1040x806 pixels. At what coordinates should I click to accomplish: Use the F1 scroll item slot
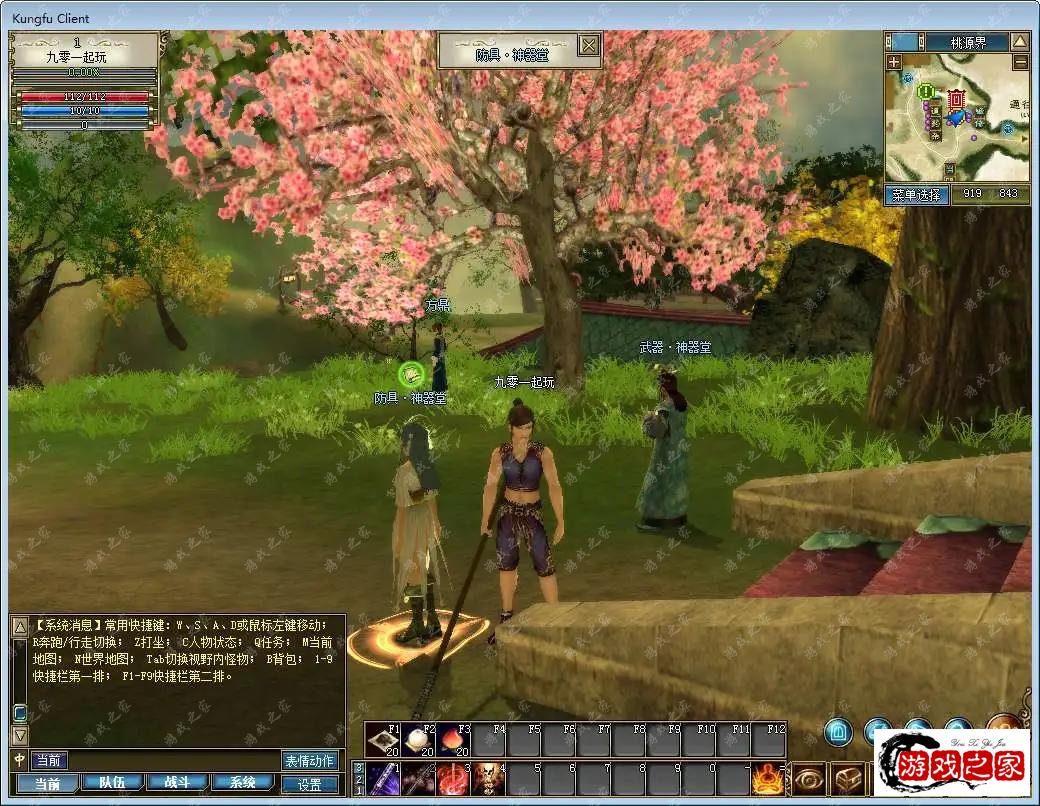382,741
